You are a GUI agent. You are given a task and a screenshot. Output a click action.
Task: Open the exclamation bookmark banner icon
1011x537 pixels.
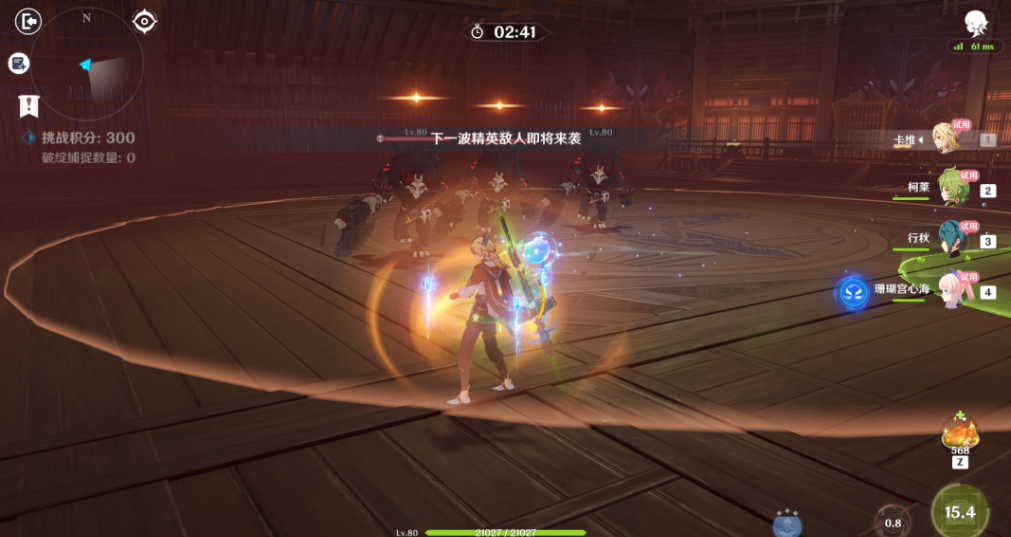pyautogui.click(x=29, y=104)
